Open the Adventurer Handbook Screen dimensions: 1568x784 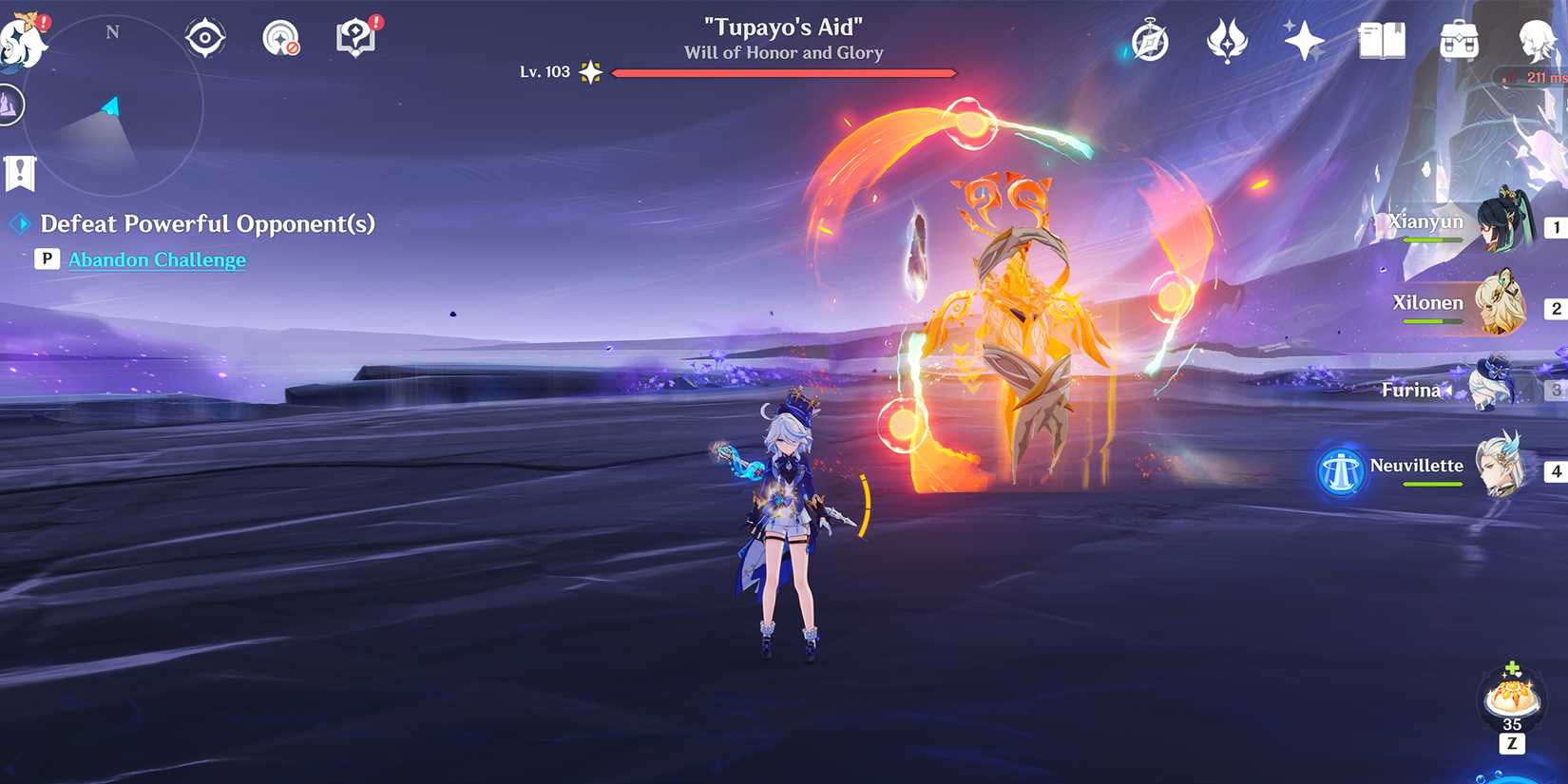(1151, 42)
